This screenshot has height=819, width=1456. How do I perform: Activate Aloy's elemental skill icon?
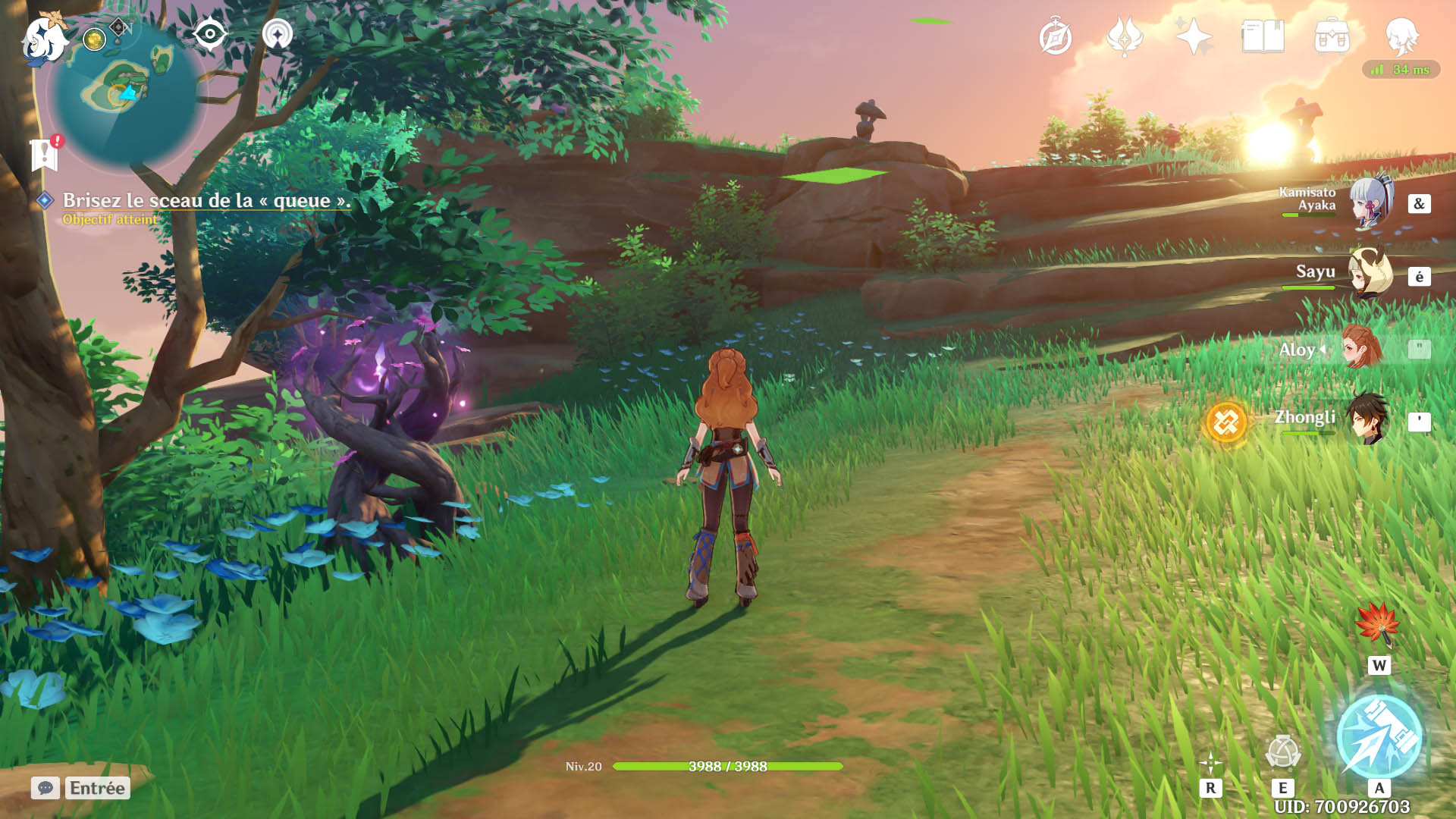(x=1283, y=753)
